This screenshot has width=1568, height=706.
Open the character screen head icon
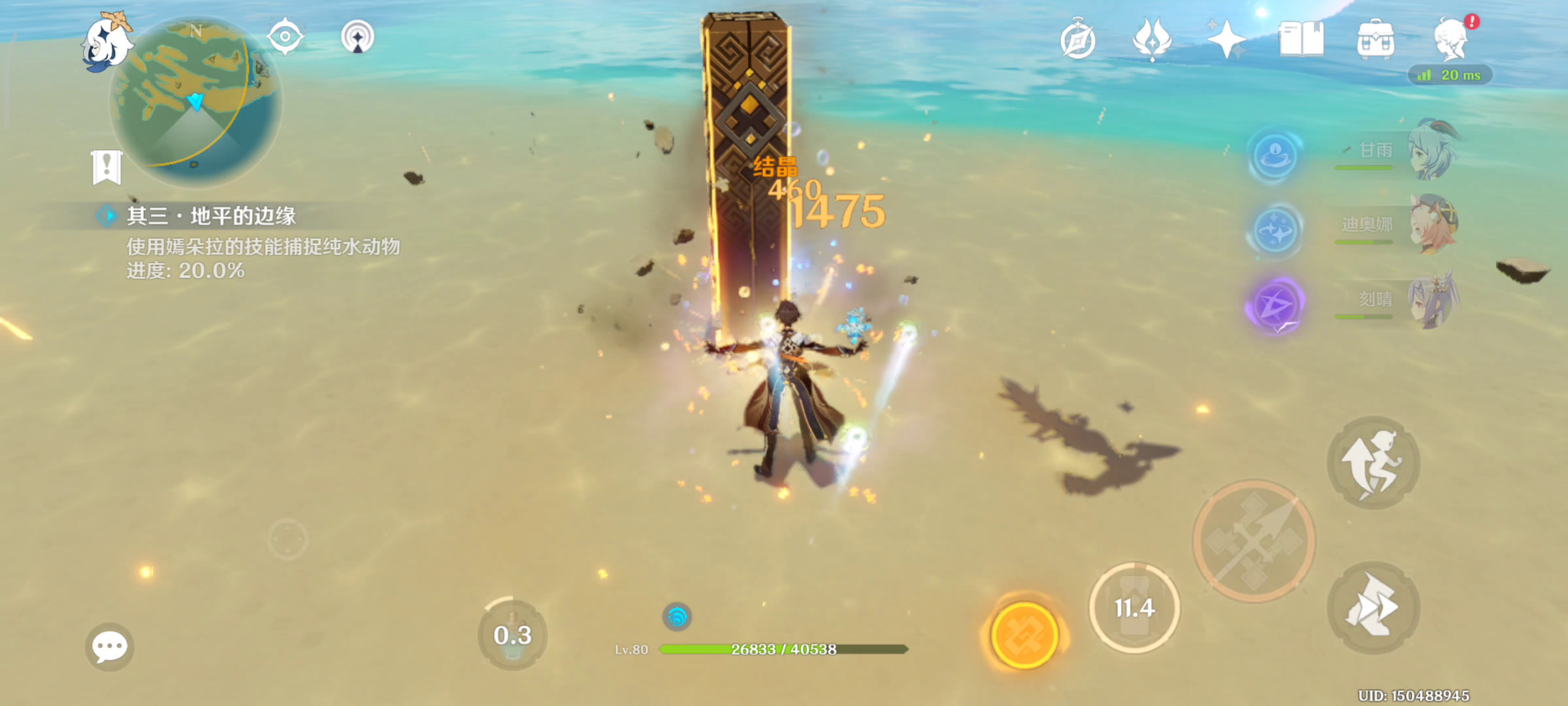point(1452,41)
